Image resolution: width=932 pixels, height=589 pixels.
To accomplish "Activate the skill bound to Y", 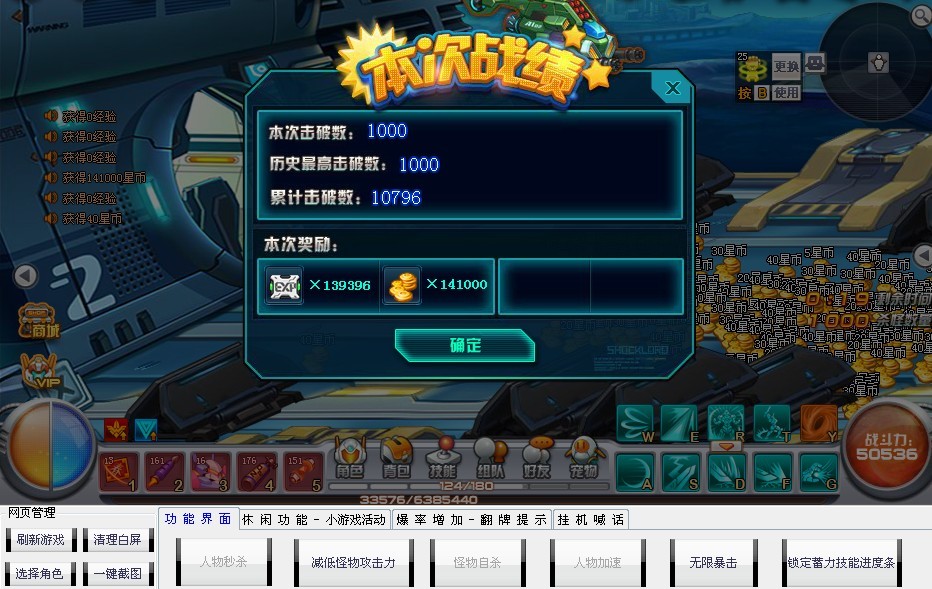I will pyautogui.click(x=819, y=423).
